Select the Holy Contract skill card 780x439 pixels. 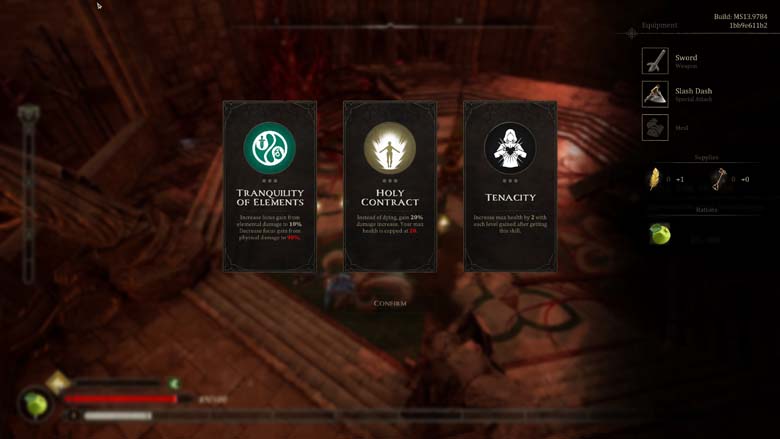point(390,186)
